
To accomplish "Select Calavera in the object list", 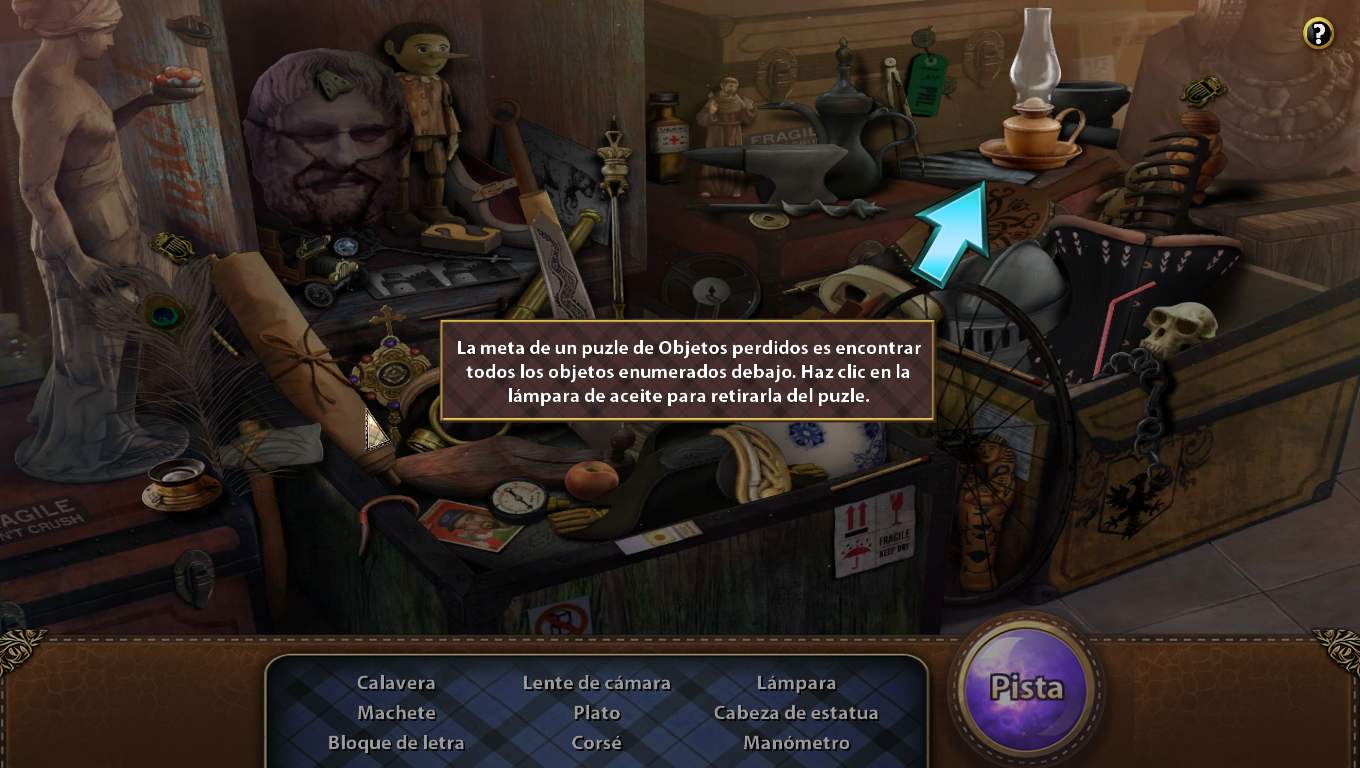I will pyautogui.click(x=396, y=683).
